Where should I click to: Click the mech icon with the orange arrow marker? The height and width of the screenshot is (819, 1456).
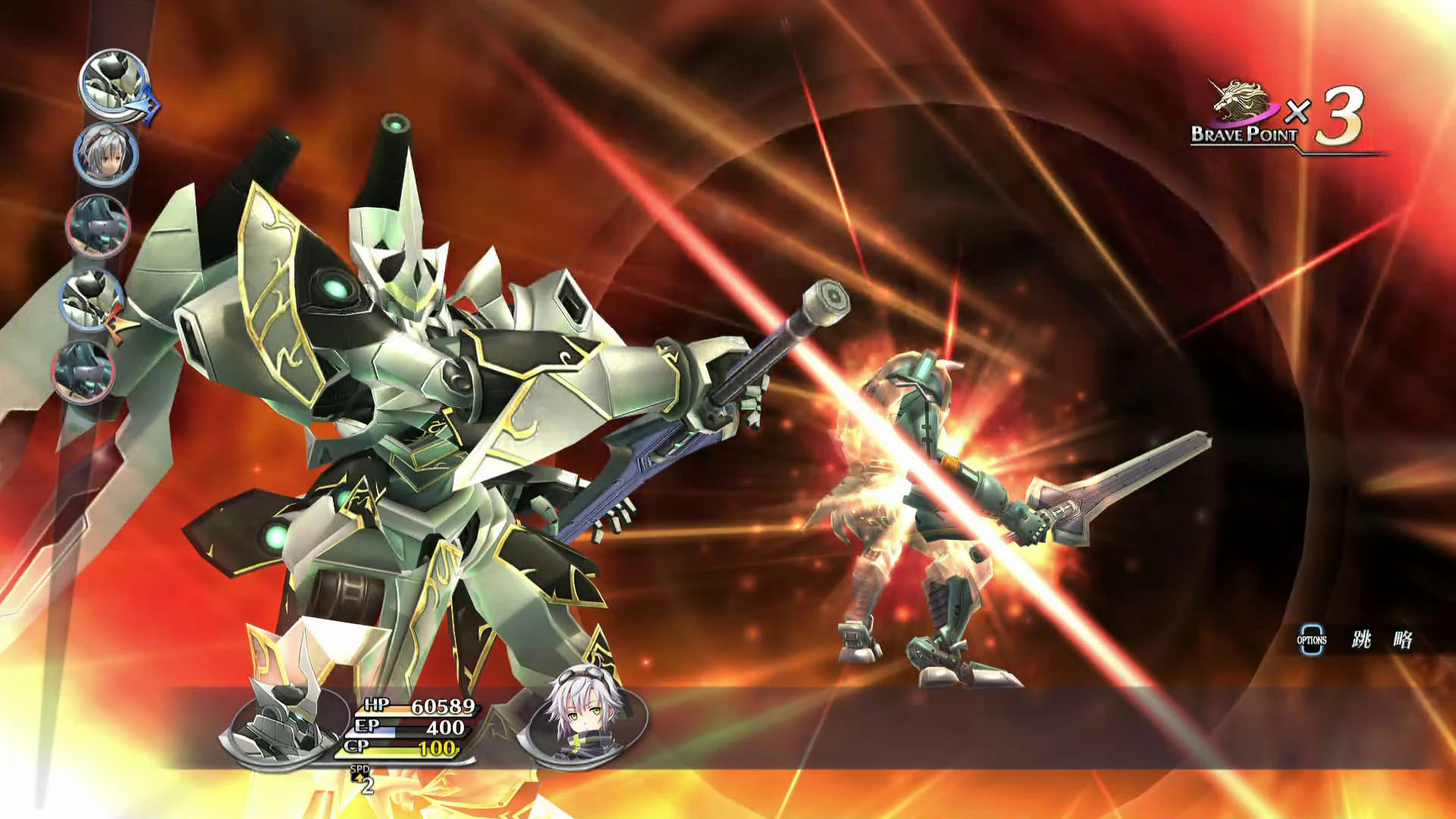coord(91,300)
